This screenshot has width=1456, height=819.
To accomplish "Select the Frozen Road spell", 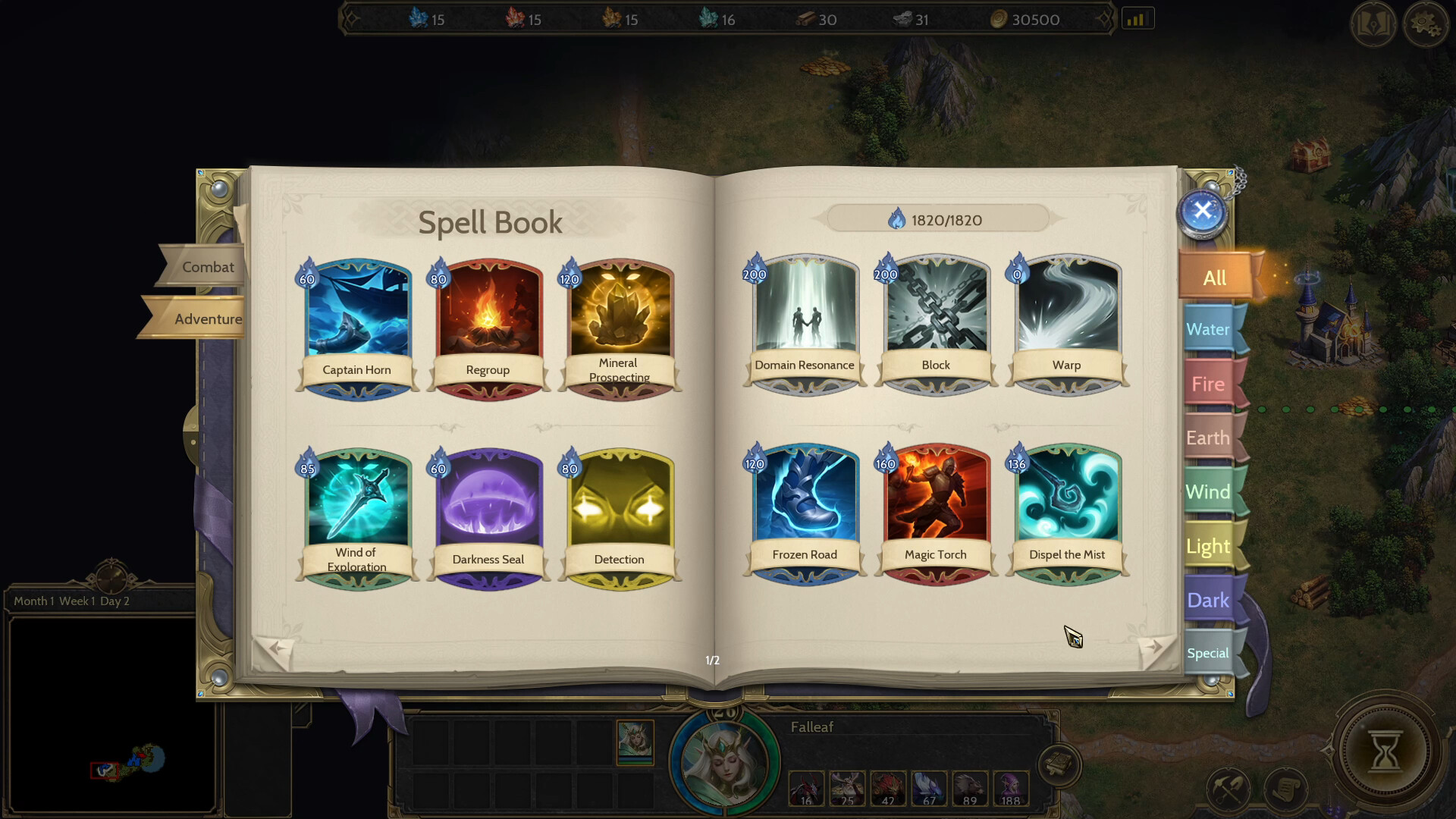I will pyautogui.click(x=804, y=508).
